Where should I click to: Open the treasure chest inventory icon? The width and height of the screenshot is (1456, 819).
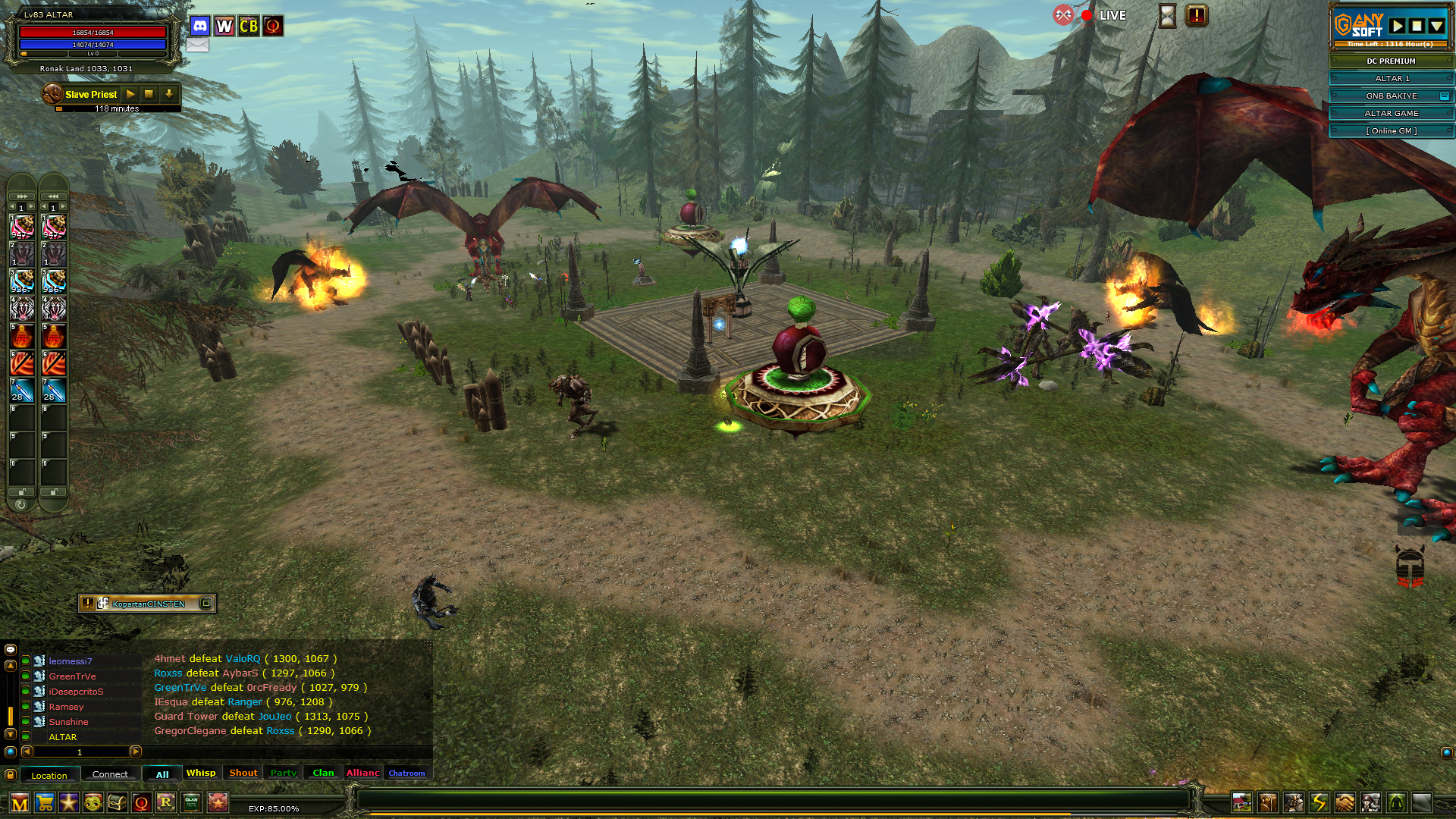click(x=117, y=802)
